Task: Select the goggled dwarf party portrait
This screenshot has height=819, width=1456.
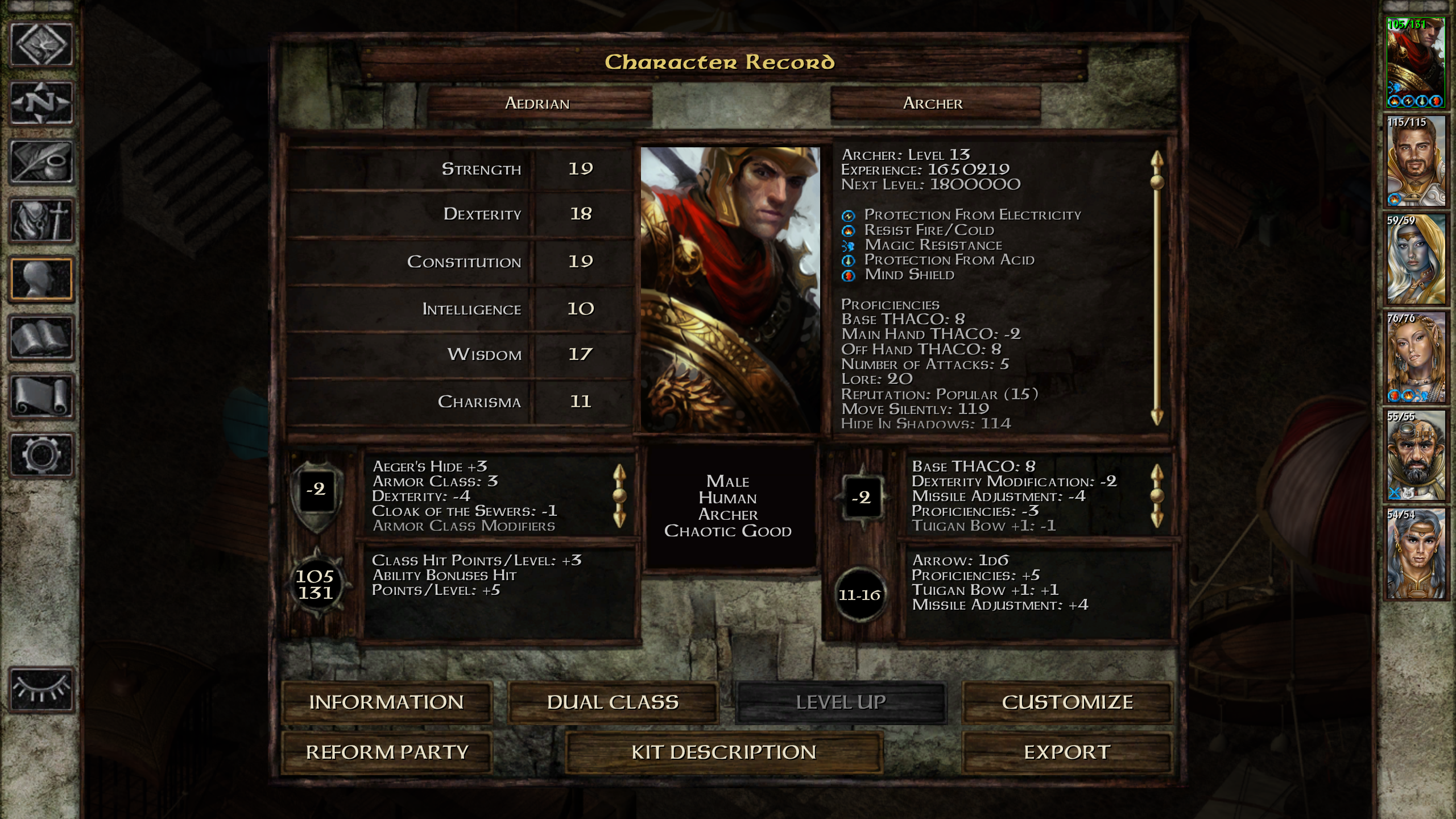Action: [1415, 455]
